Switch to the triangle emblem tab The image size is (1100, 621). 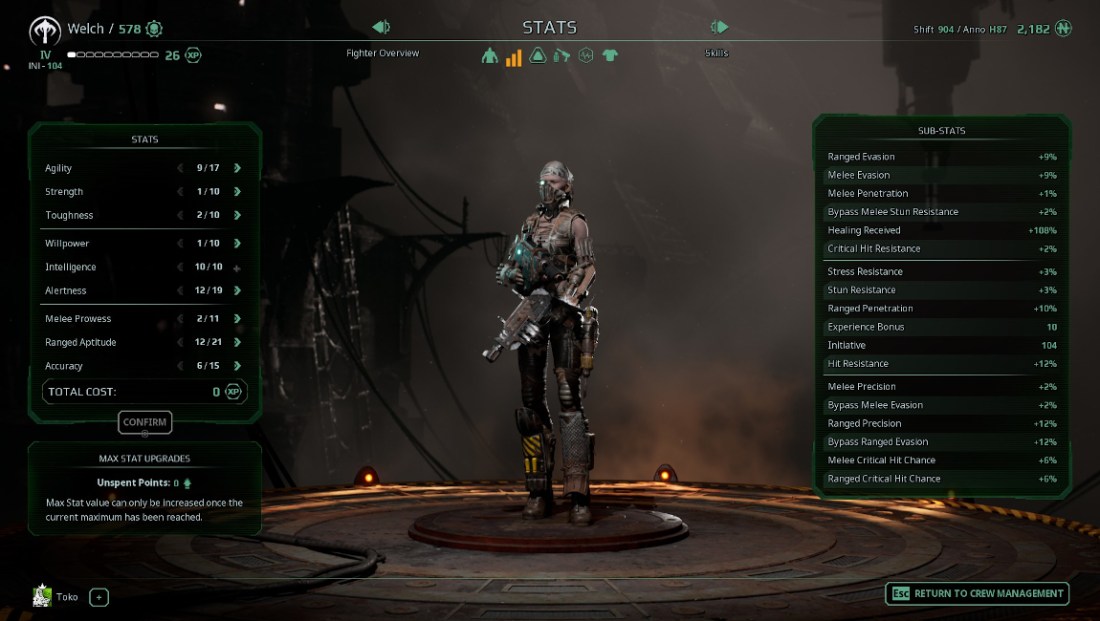point(538,56)
